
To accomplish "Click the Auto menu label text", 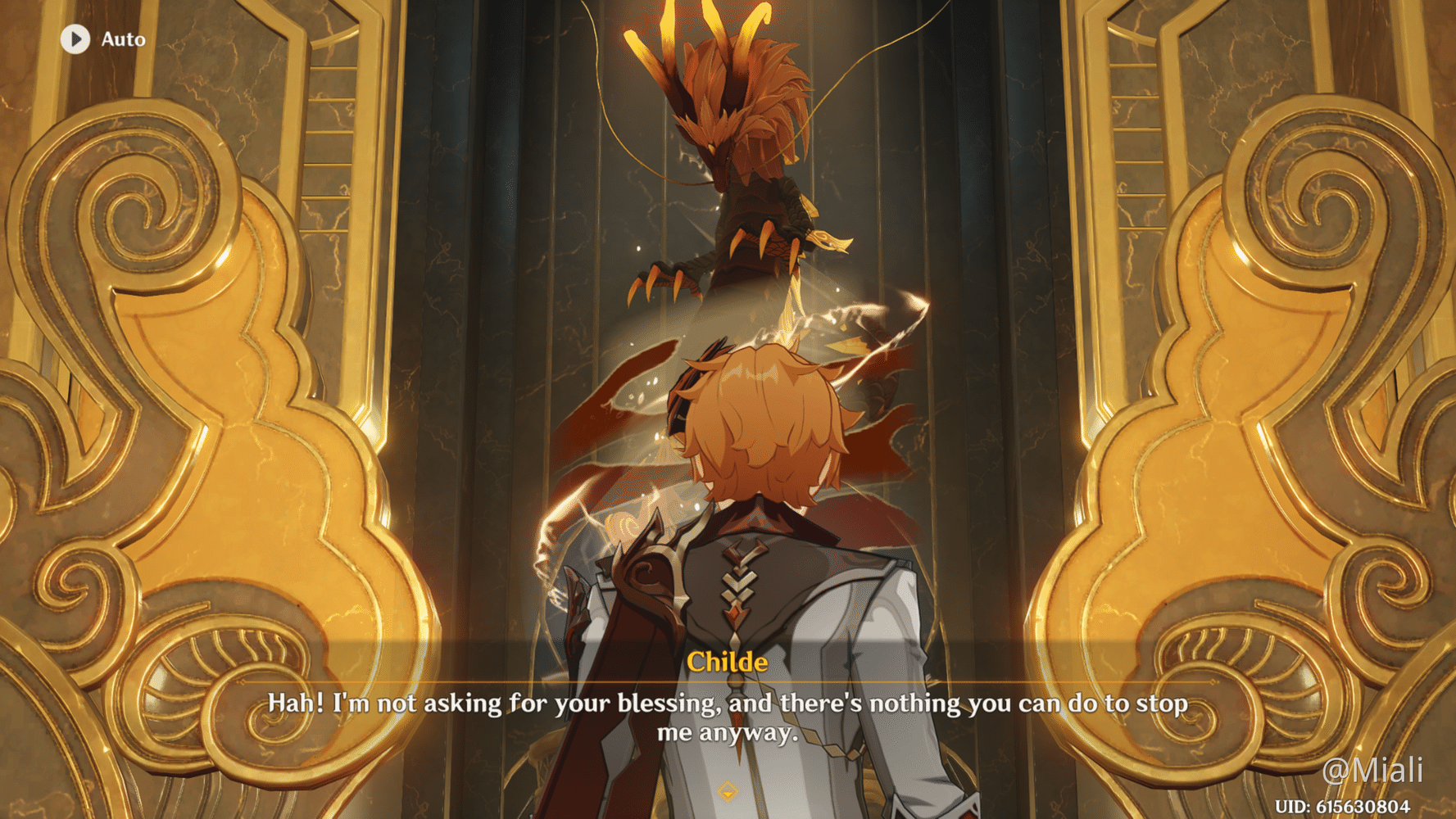I will click(x=123, y=38).
